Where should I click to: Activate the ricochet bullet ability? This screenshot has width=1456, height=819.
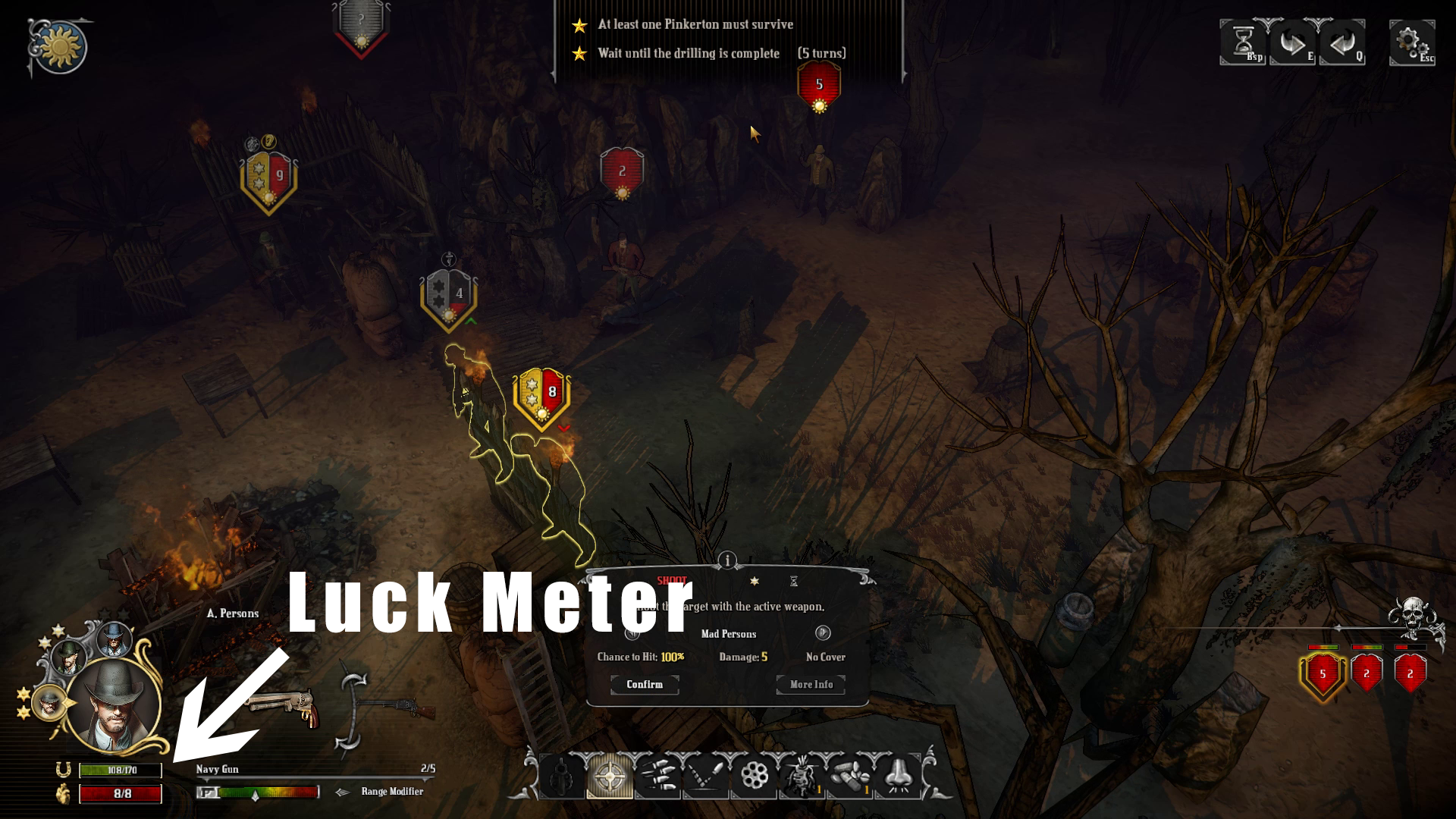click(x=705, y=776)
